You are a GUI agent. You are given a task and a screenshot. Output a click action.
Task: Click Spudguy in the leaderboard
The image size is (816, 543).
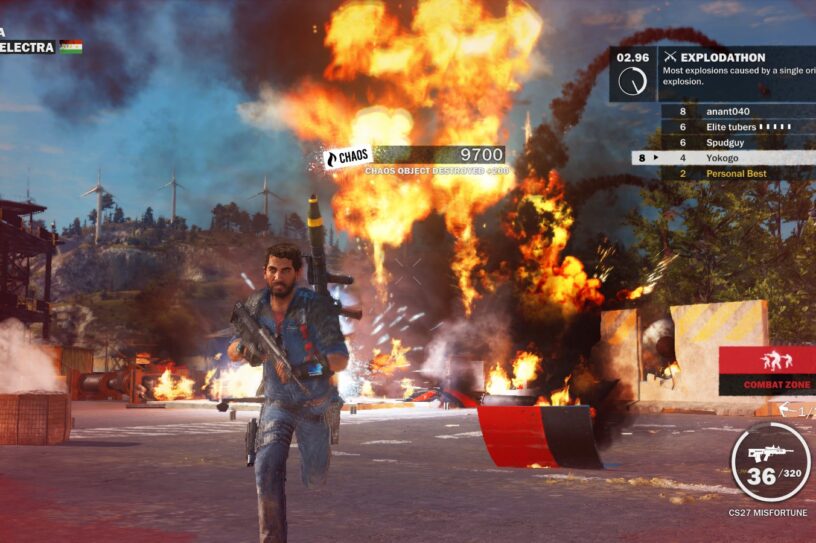point(737,142)
